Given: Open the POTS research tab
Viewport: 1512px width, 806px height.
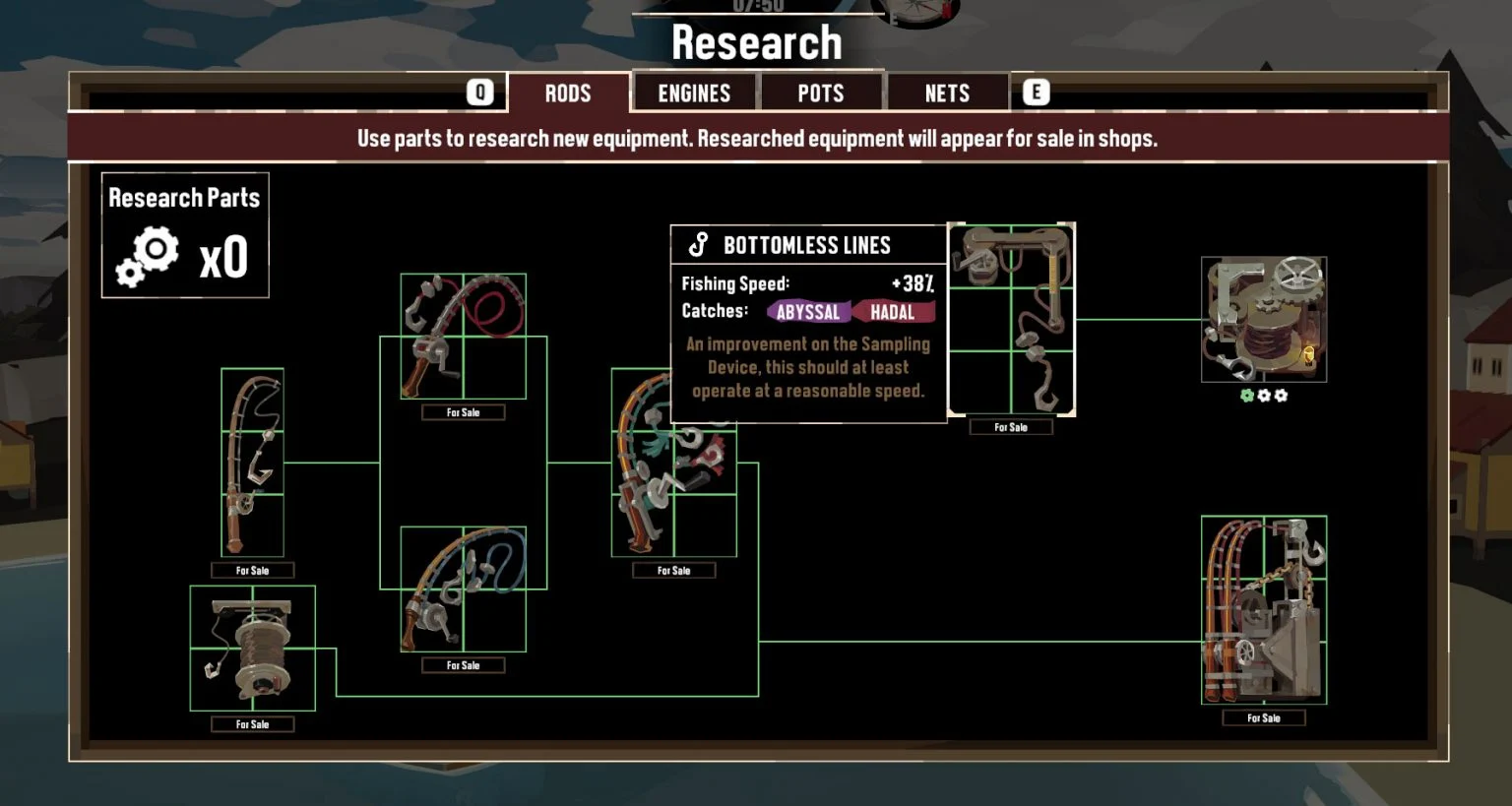Looking at the screenshot, I should [822, 92].
